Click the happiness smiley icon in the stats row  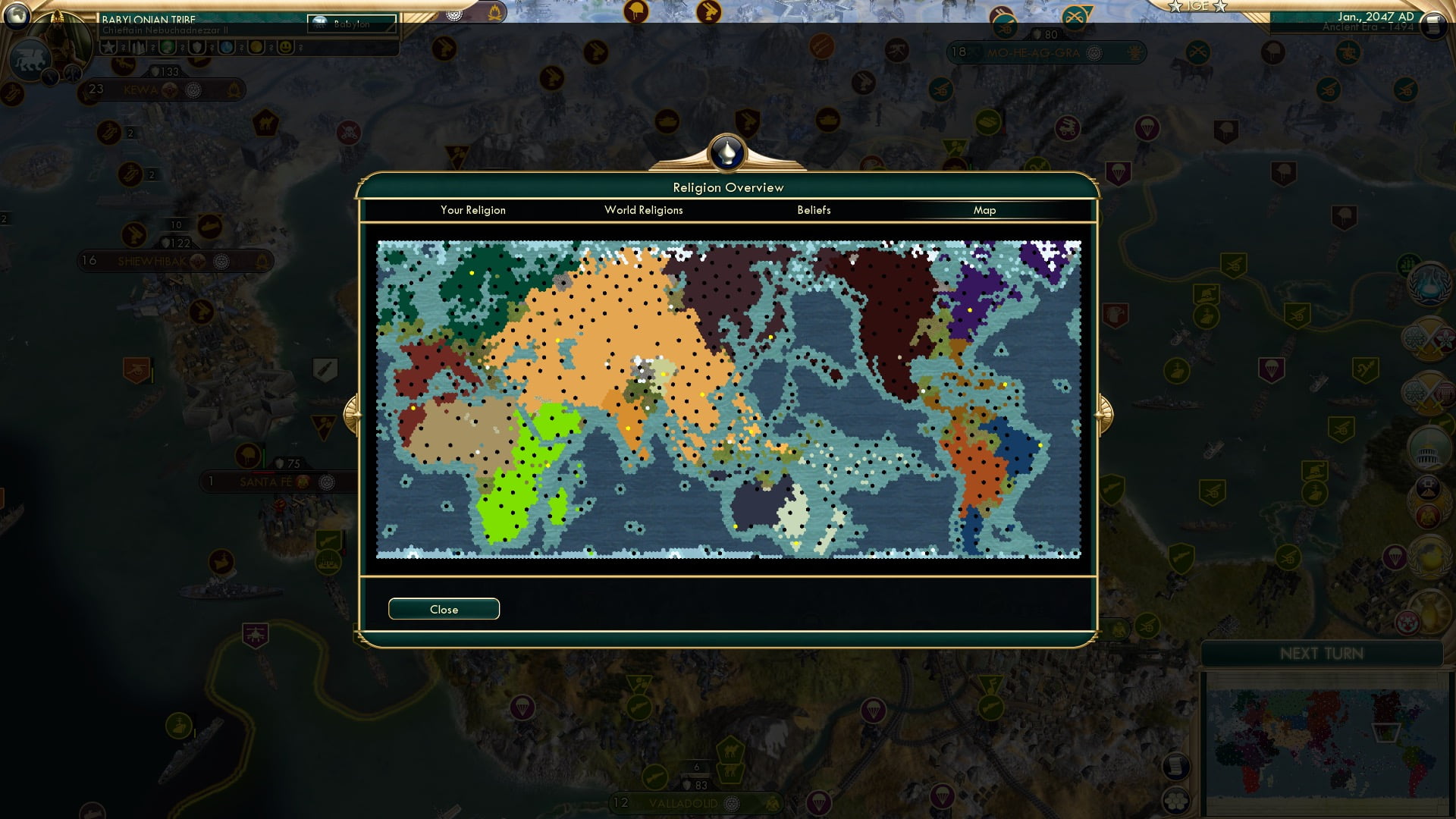[x=284, y=48]
